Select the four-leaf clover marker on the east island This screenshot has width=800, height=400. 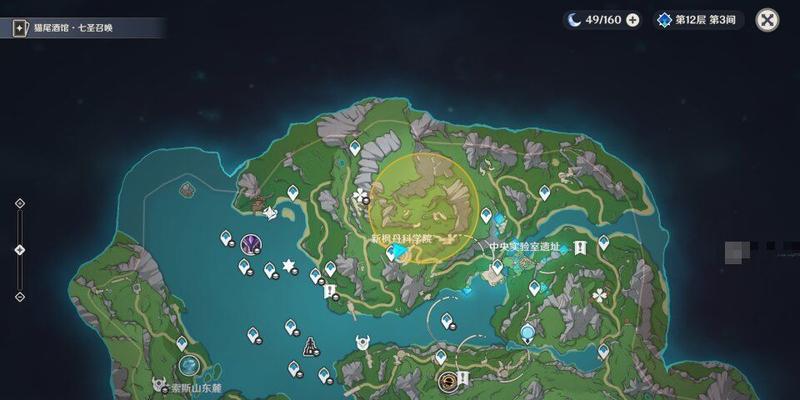[x=598, y=296]
